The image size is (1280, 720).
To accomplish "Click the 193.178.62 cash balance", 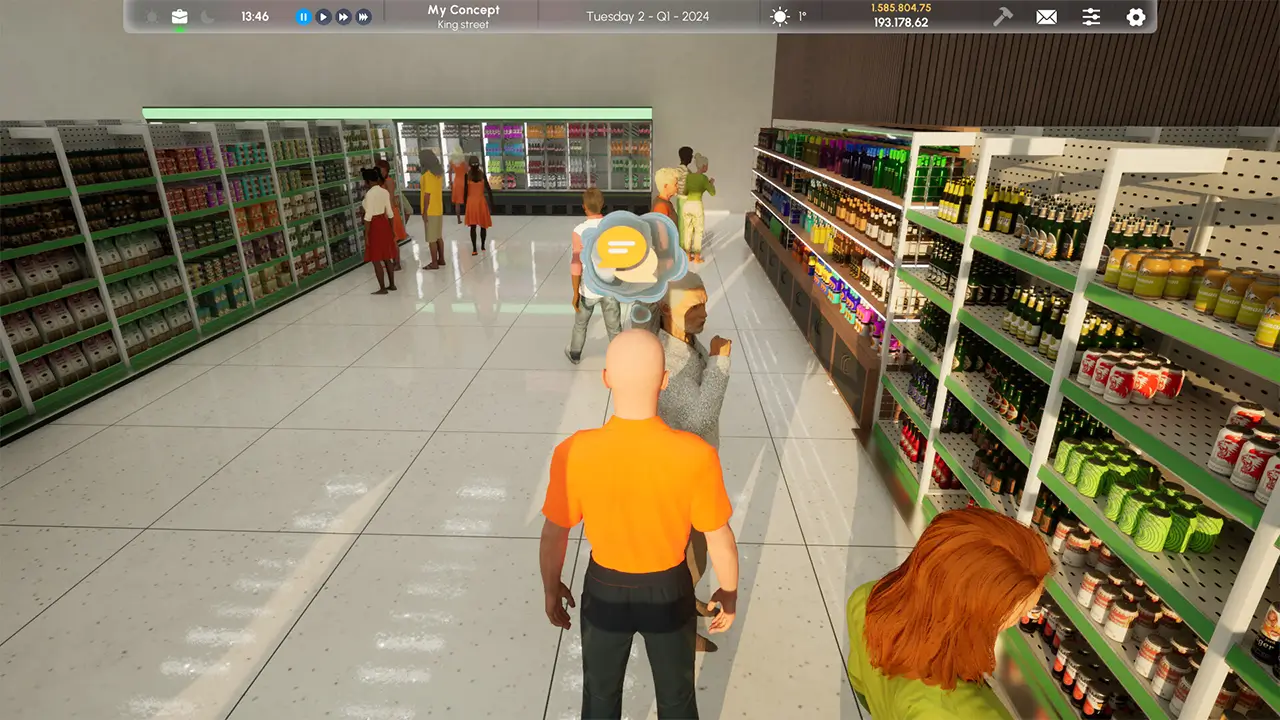I will 901,22.
